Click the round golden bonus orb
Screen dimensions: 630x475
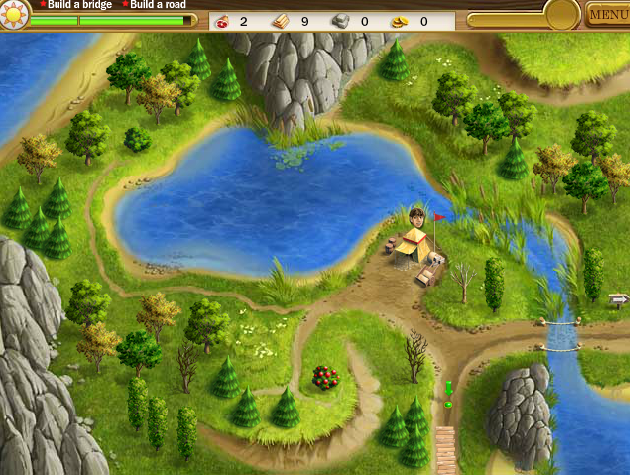coord(562,14)
